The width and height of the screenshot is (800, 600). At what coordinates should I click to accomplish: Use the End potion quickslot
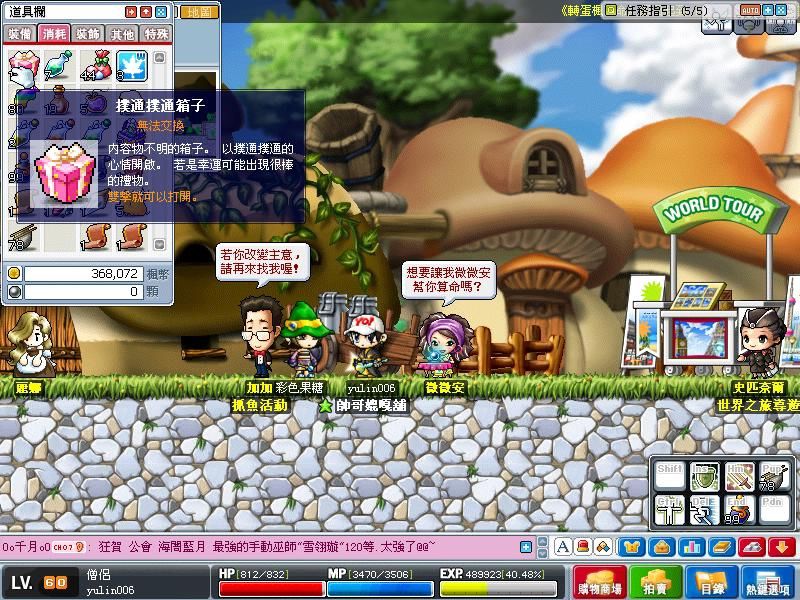(x=738, y=510)
